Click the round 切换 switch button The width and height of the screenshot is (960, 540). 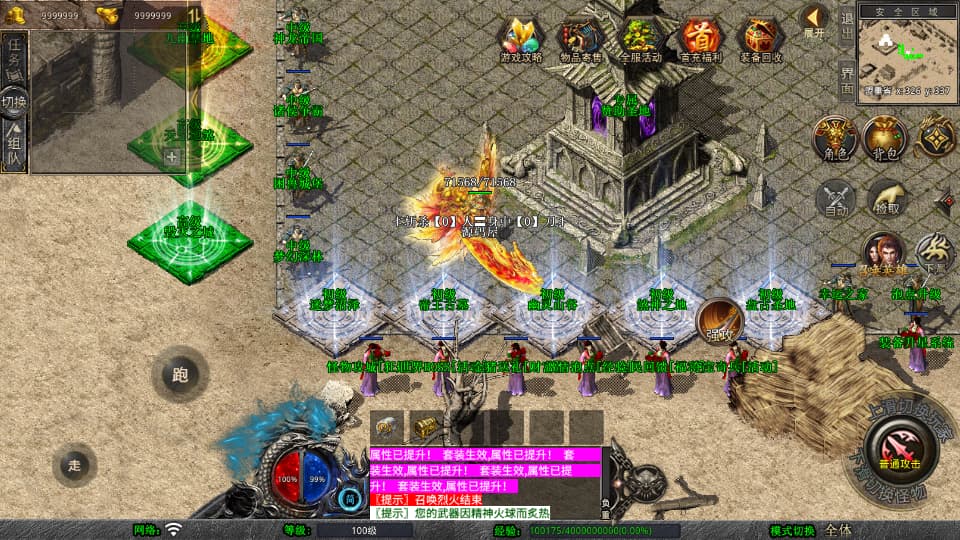(x=14, y=101)
